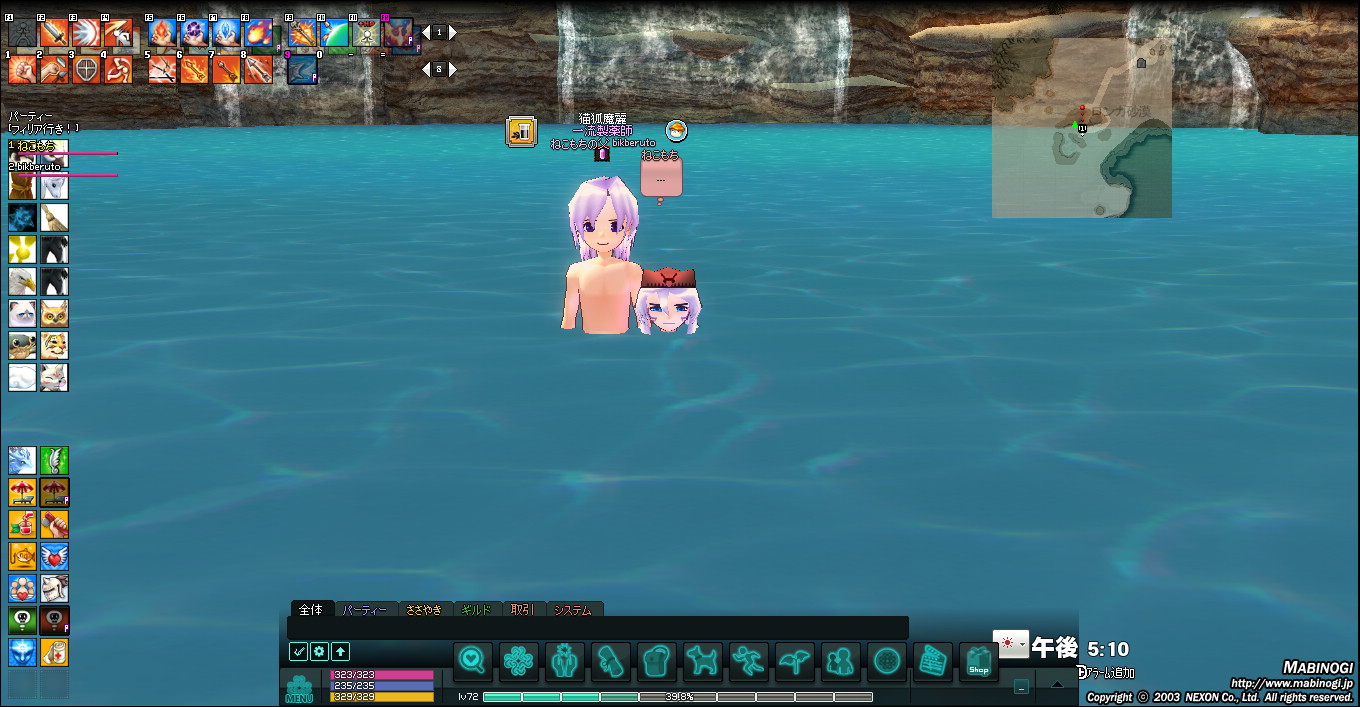Viewport: 1360px width, 707px height.
Task: Show the ささやき whisper tab
Action: (424, 609)
